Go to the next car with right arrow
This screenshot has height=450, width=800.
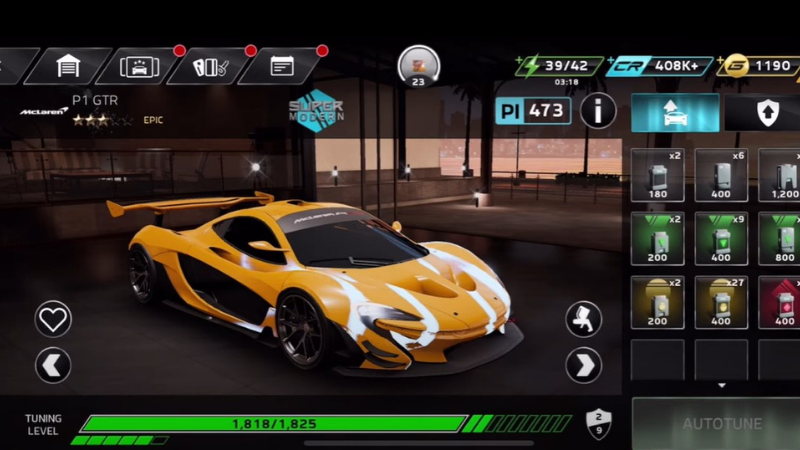pyautogui.click(x=583, y=365)
